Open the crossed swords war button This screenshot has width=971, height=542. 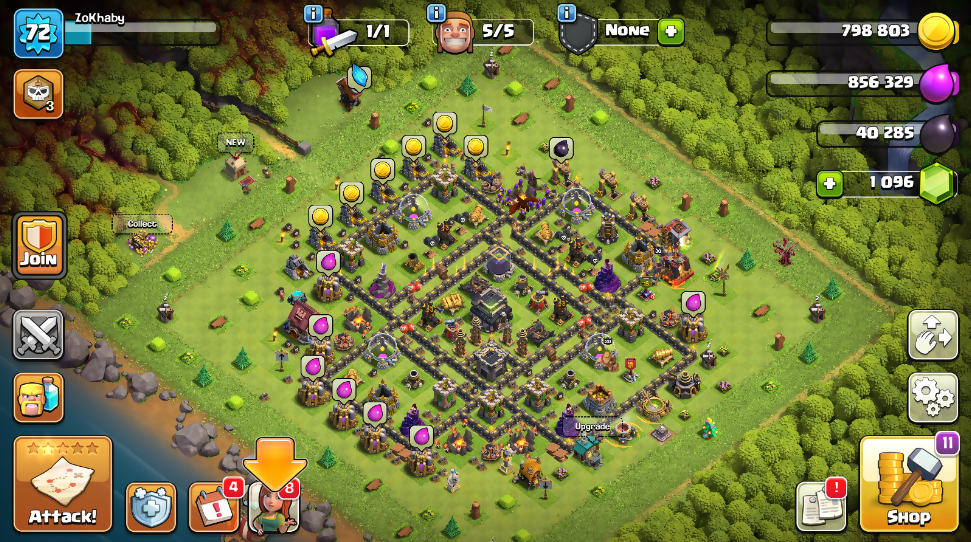(x=39, y=334)
